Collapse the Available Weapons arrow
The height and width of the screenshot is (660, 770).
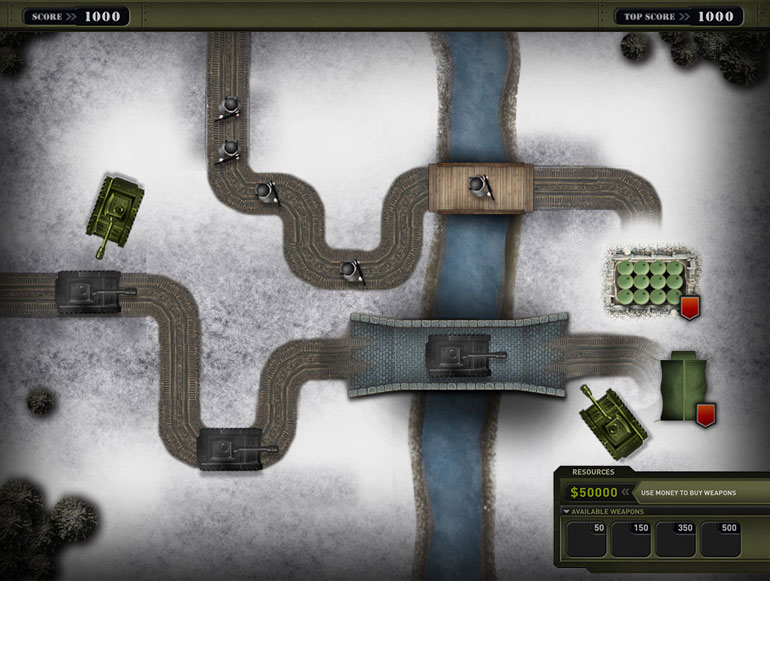pyautogui.click(x=567, y=512)
